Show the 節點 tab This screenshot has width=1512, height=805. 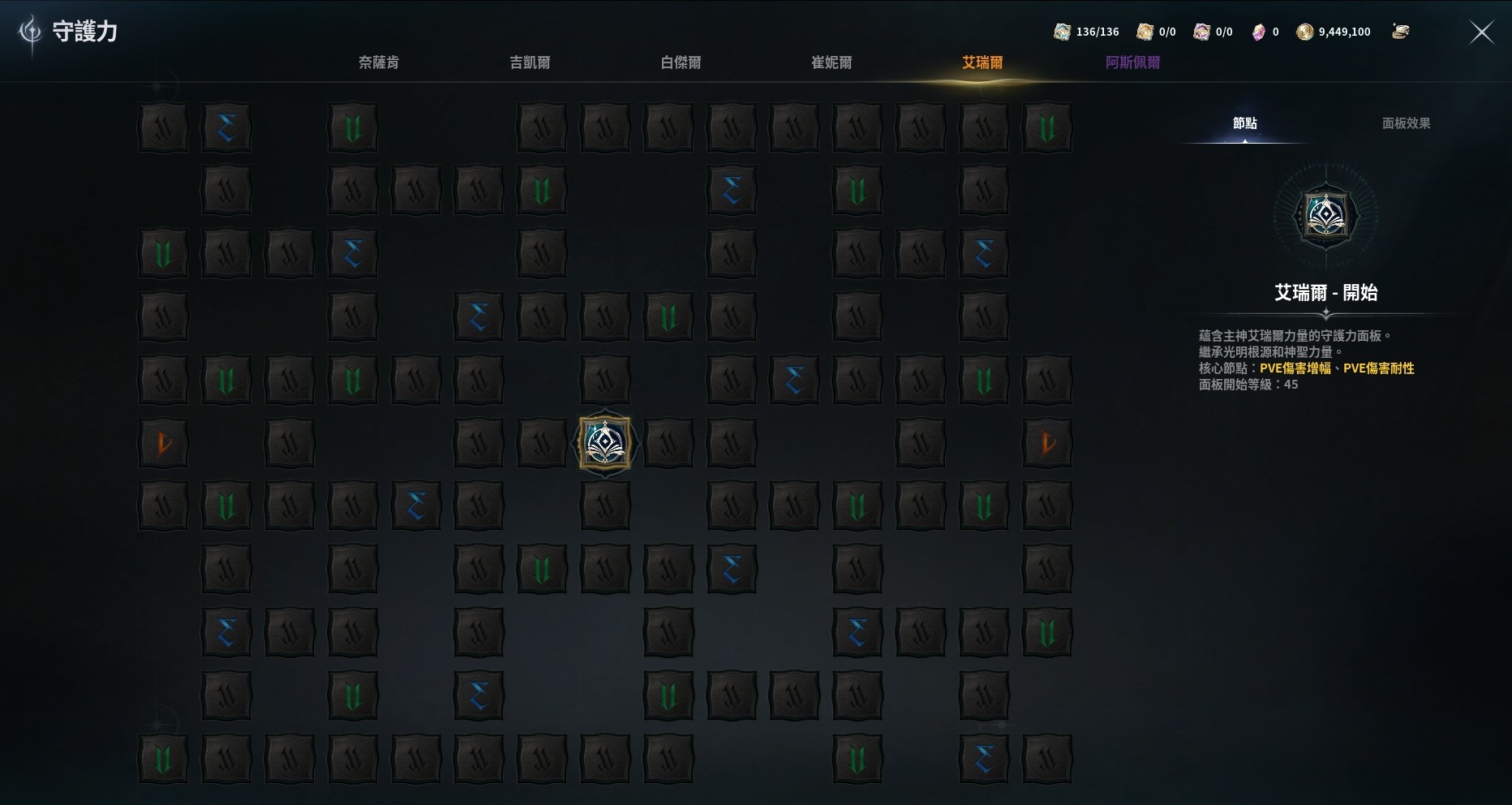(x=1244, y=123)
